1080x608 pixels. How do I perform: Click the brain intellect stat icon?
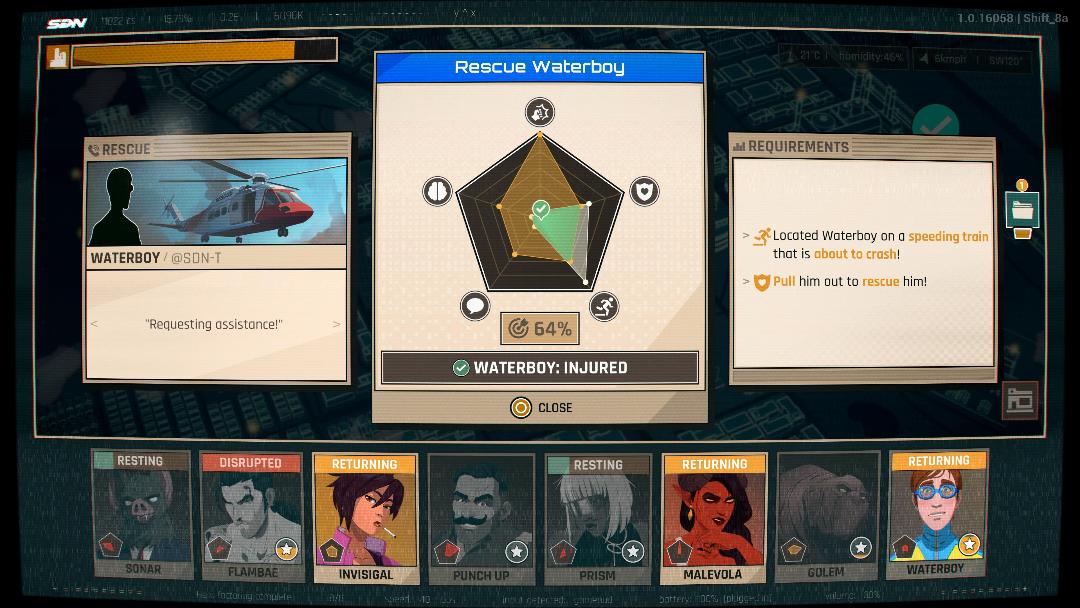437,191
